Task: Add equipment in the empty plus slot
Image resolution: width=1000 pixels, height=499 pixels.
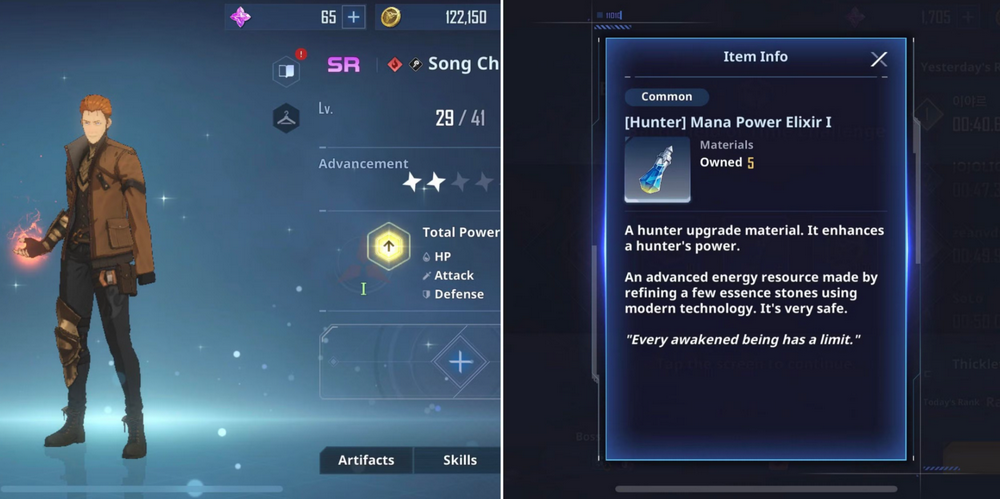Action: (460, 361)
